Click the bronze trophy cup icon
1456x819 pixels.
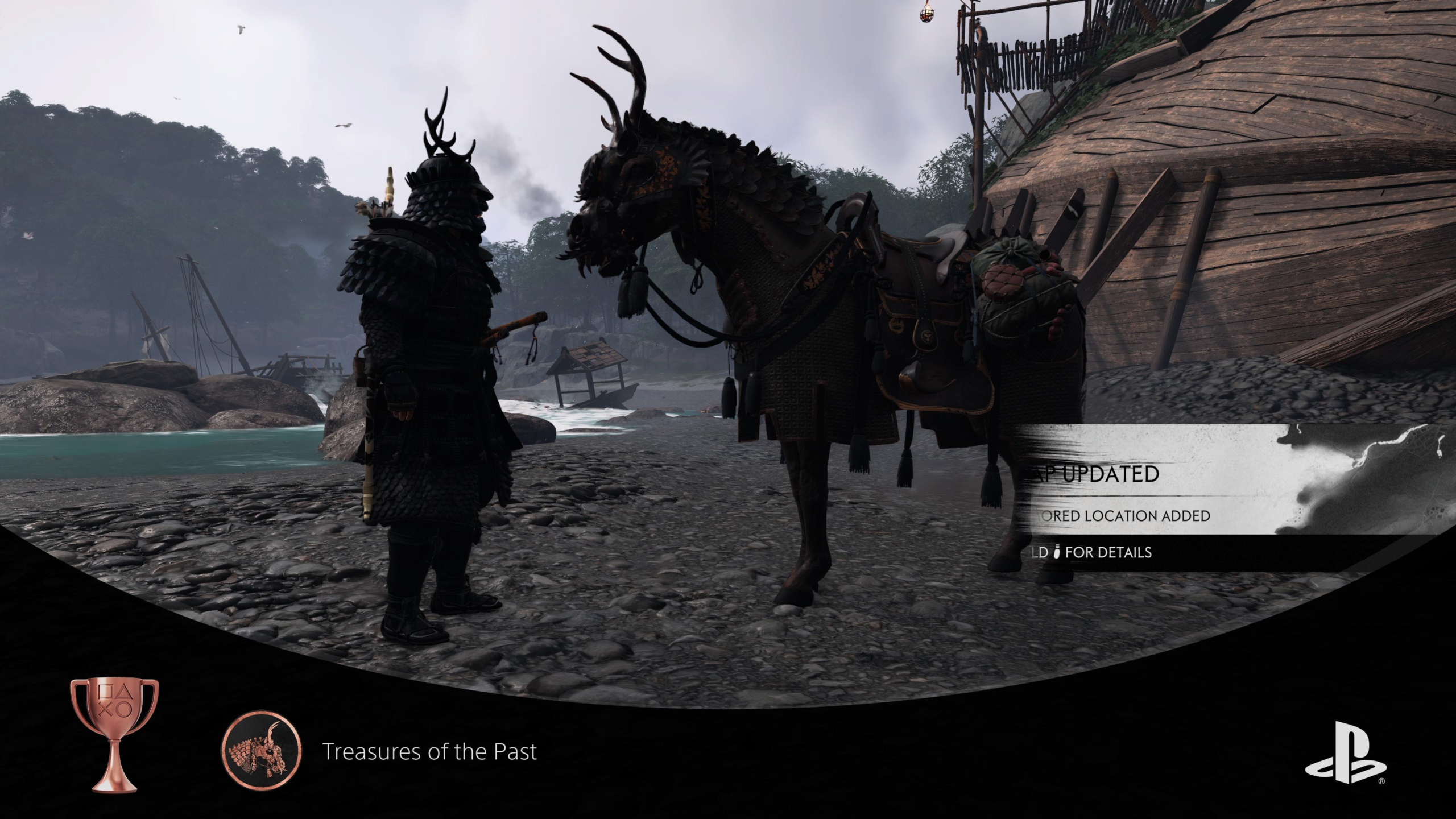114,735
